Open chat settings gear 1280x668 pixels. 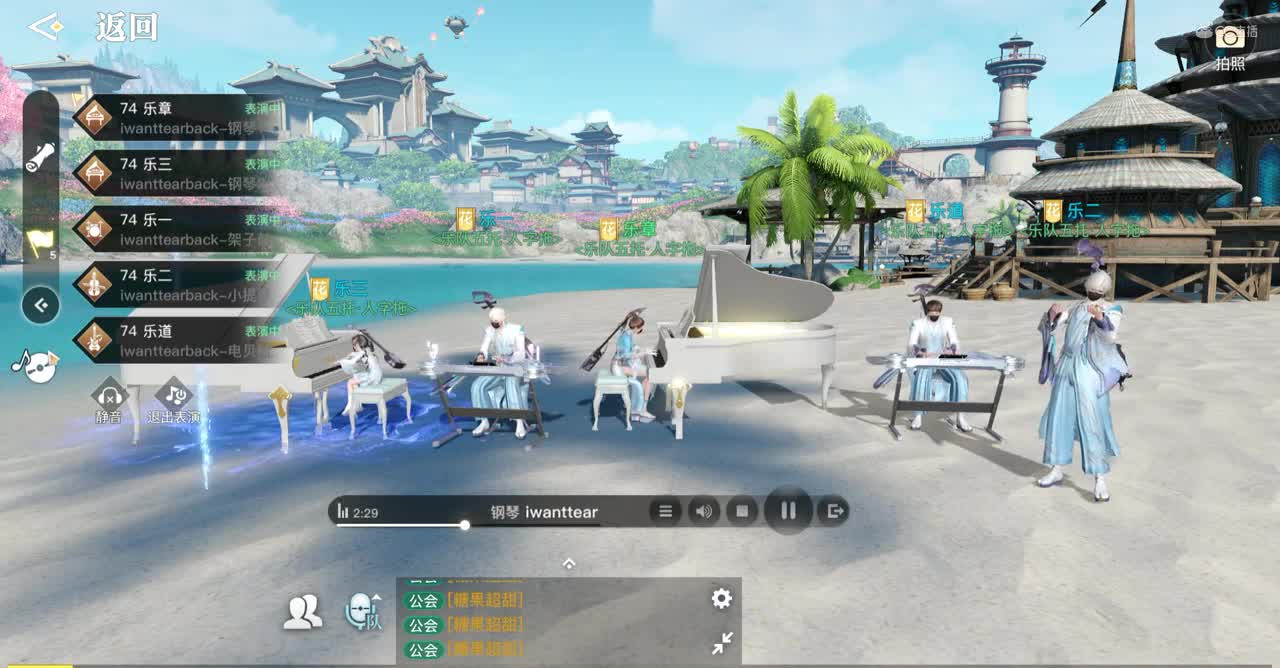pyautogui.click(x=721, y=599)
